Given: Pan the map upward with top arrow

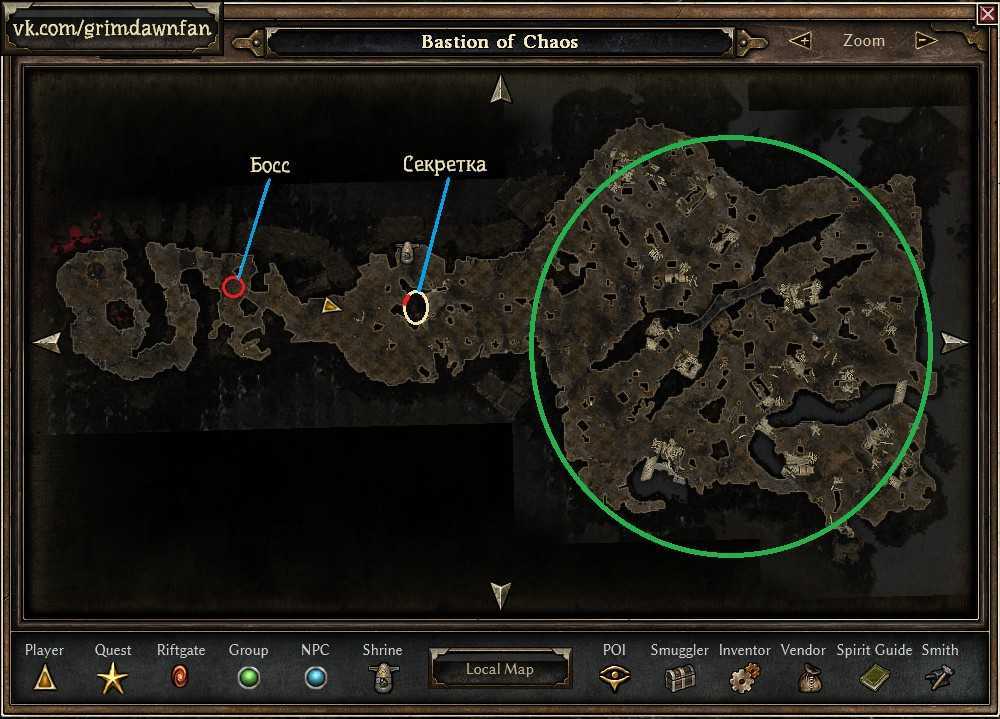Looking at the screenshot, I should pyautogui.click(x=500, y=90).
